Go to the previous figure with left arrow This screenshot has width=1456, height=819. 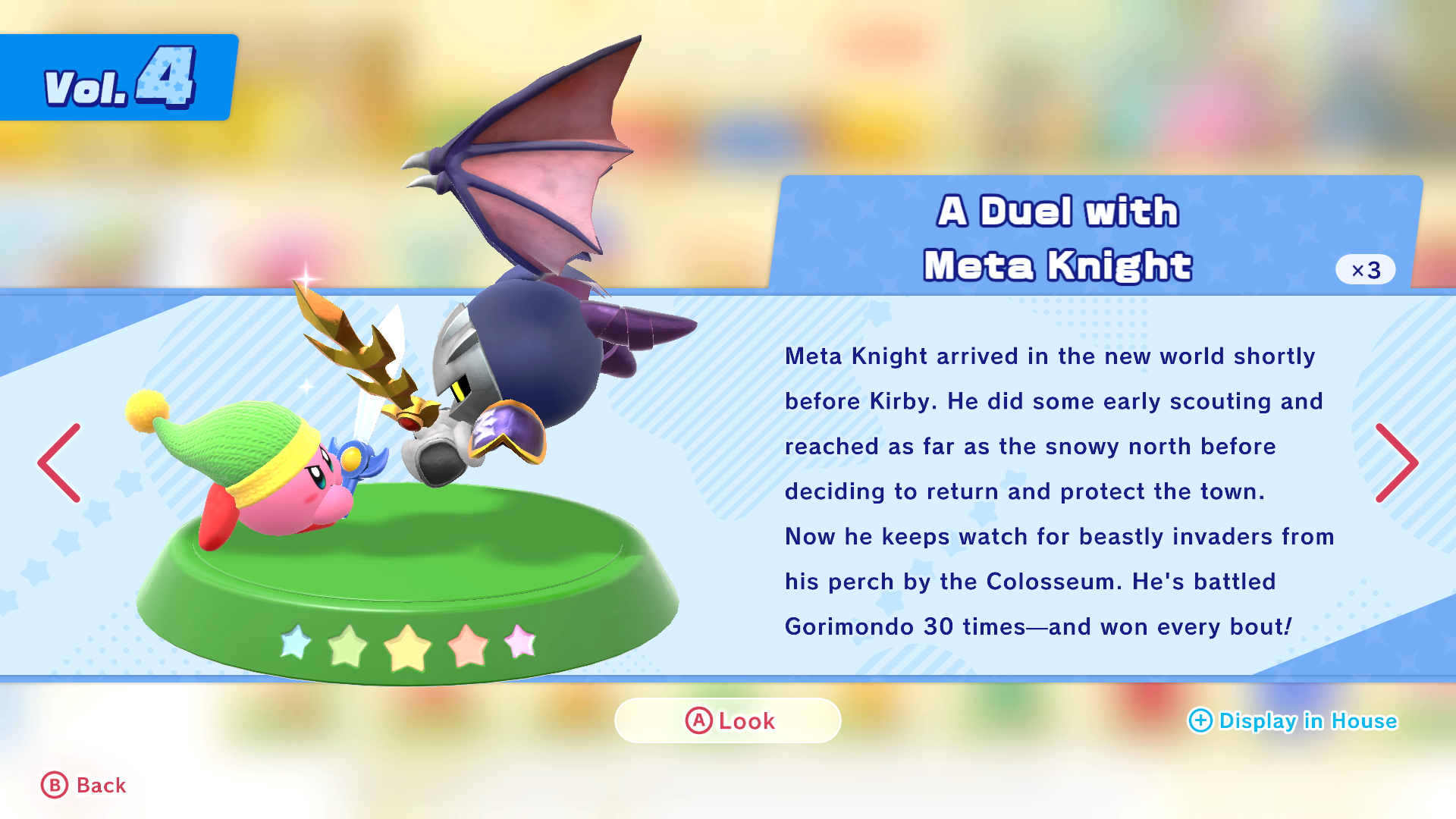click(60, 463)
